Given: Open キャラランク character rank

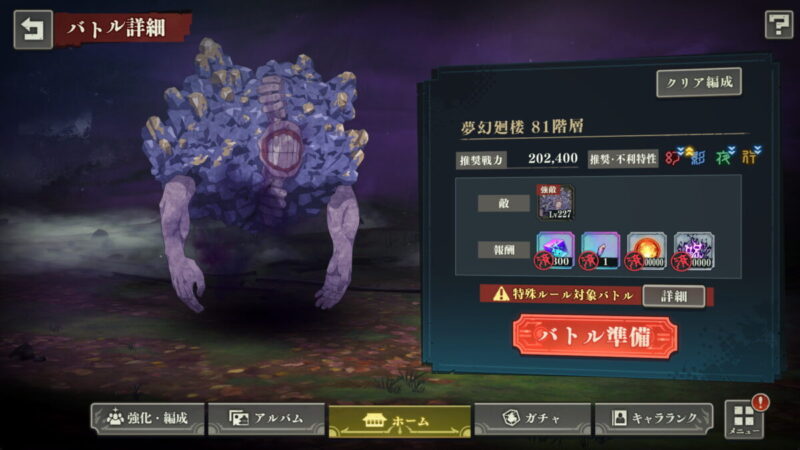Looking at the screenshot, I should pos(654,418).
